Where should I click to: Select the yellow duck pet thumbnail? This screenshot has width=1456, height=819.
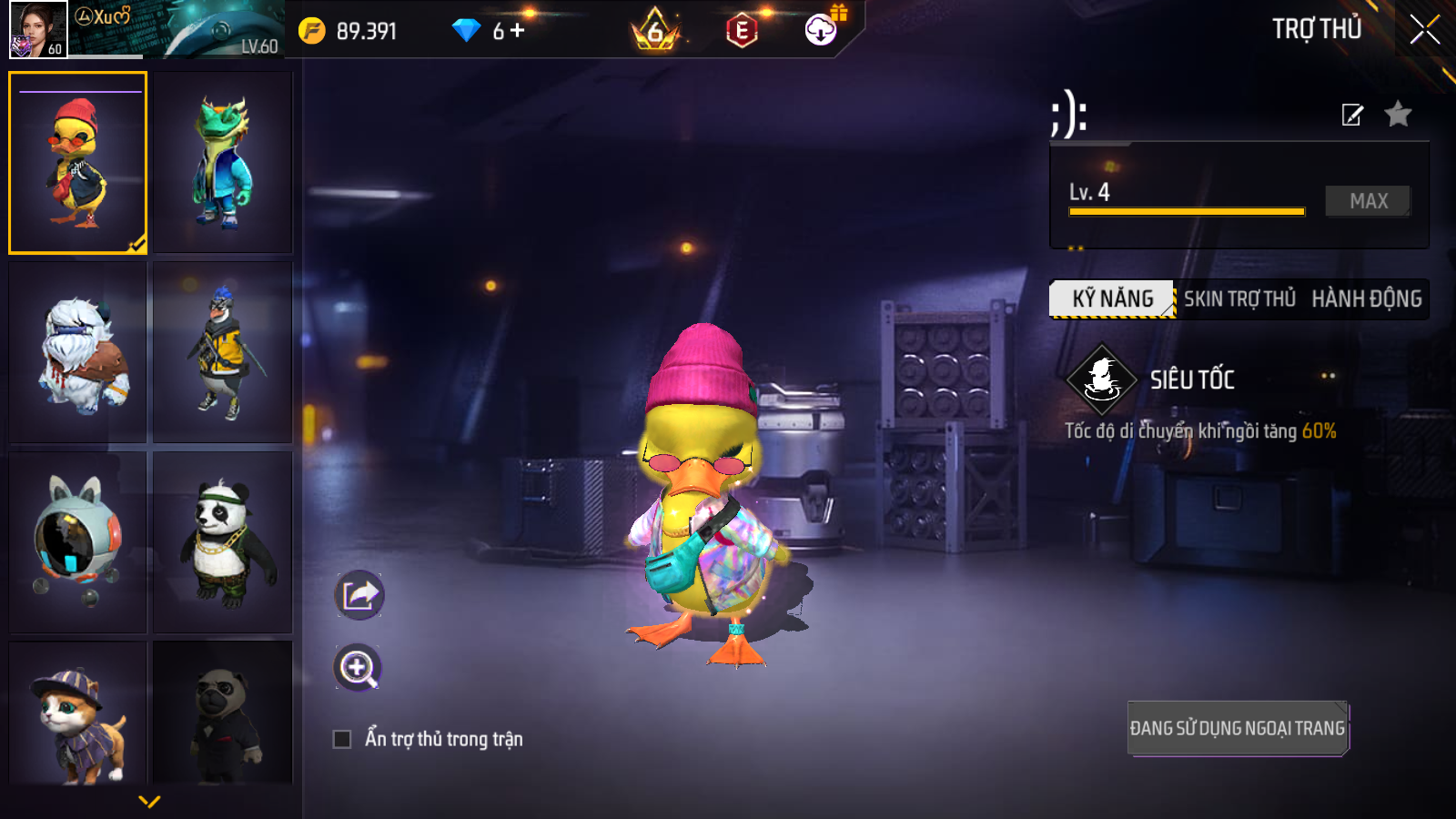[x=78, y=162]
